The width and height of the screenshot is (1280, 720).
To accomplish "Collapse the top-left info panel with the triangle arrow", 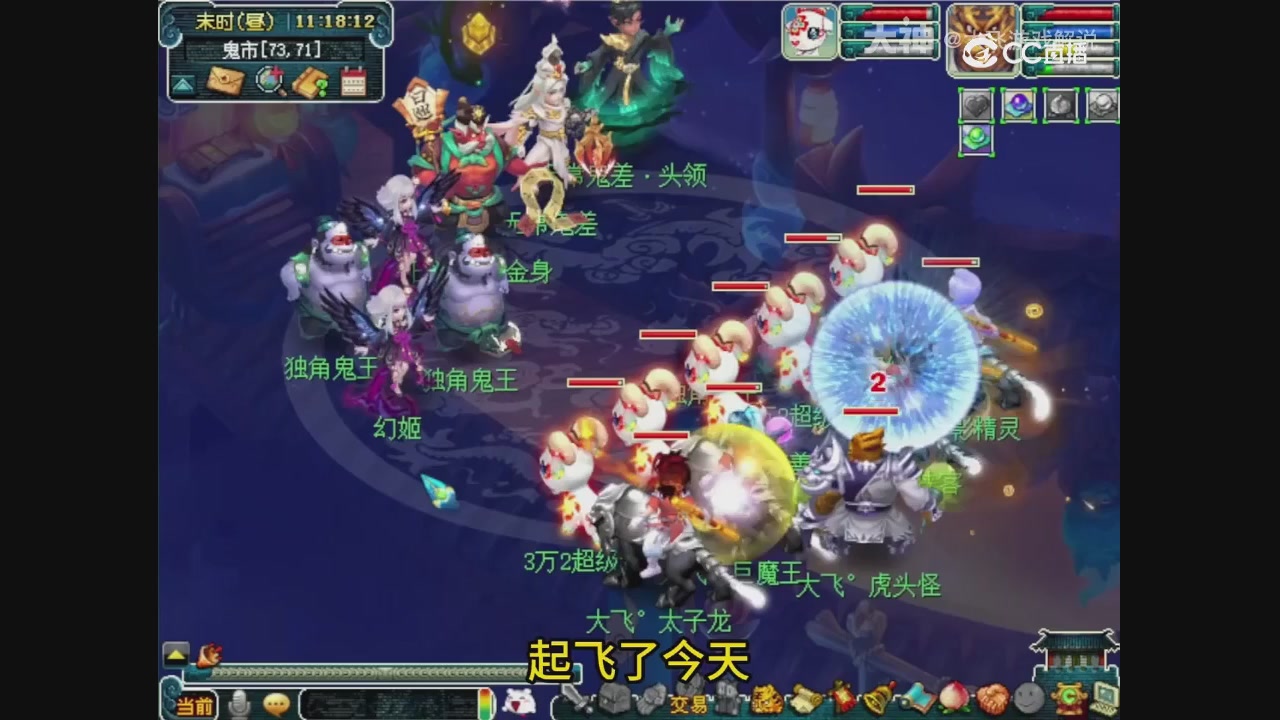I will (x=183, y=83).
